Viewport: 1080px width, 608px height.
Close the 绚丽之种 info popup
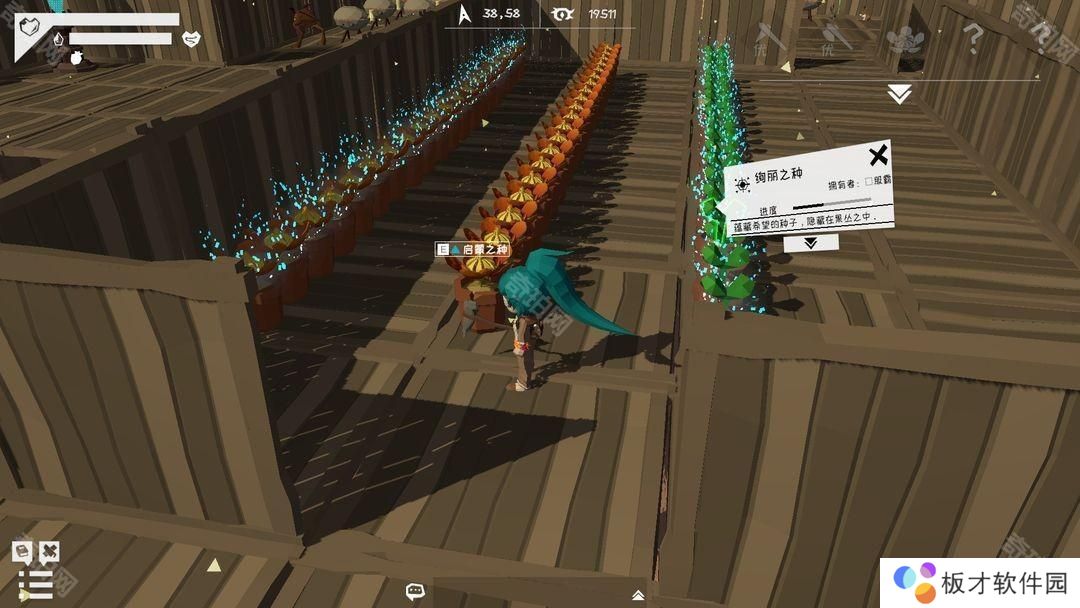click(877, 156)
